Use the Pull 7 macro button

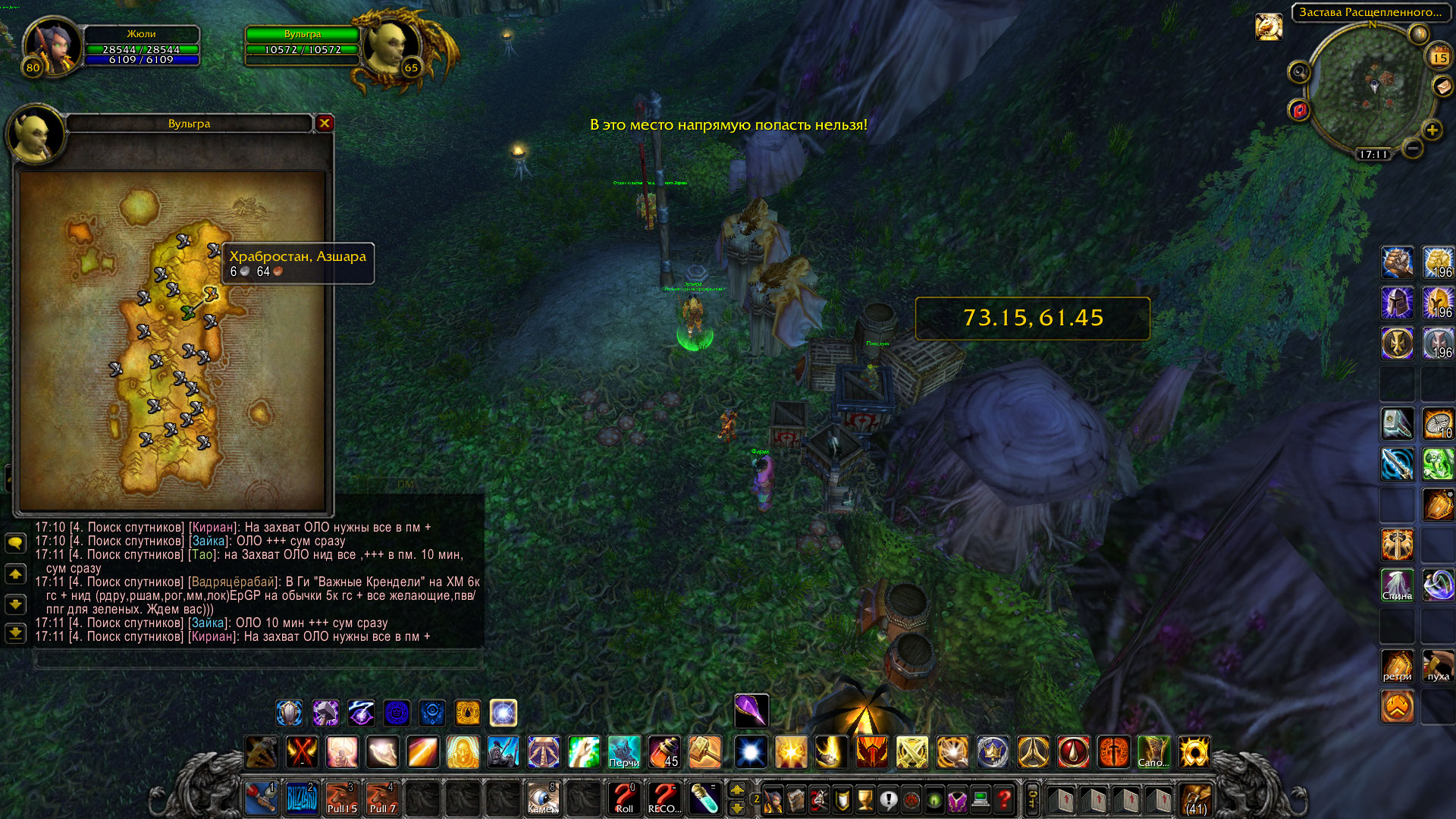click(382, 799)
